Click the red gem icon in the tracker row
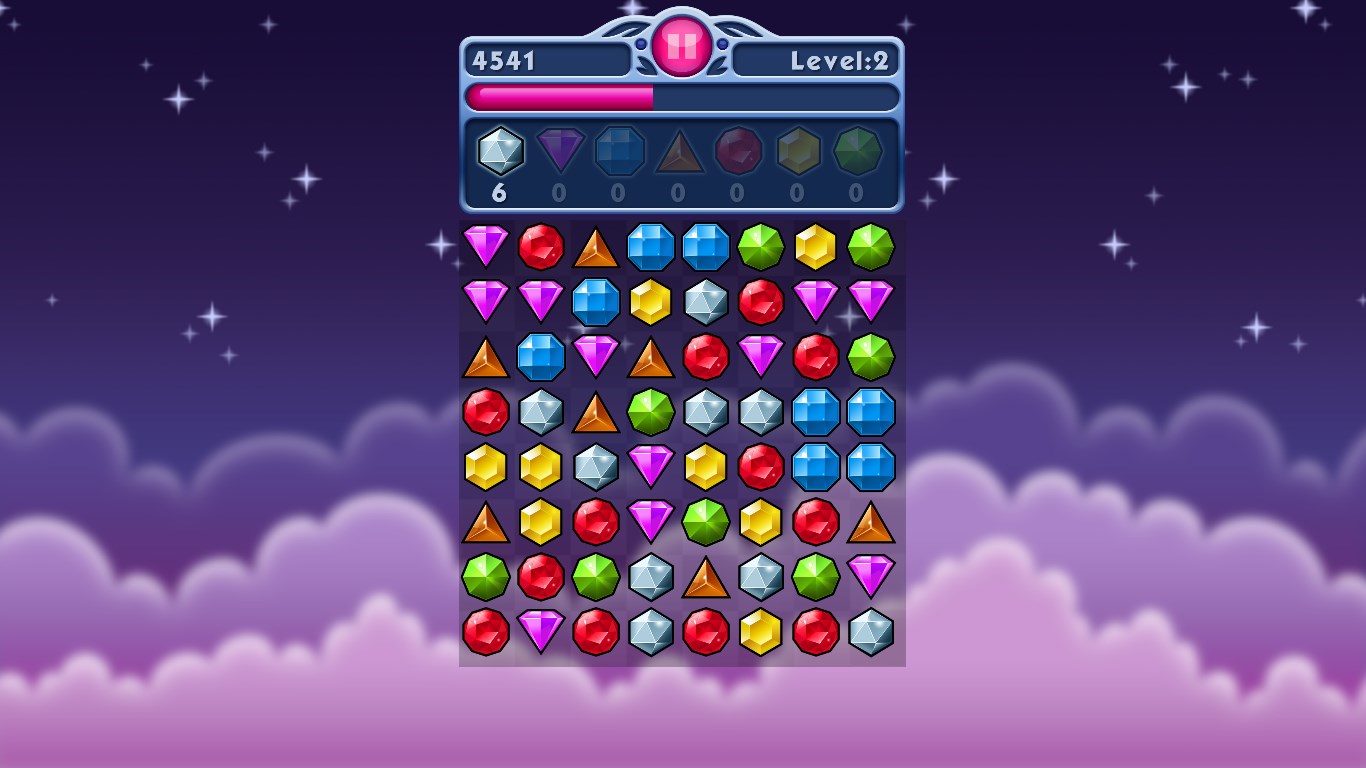The width and height of the screenshot is (1366, 768). click(x=739, y=152)
